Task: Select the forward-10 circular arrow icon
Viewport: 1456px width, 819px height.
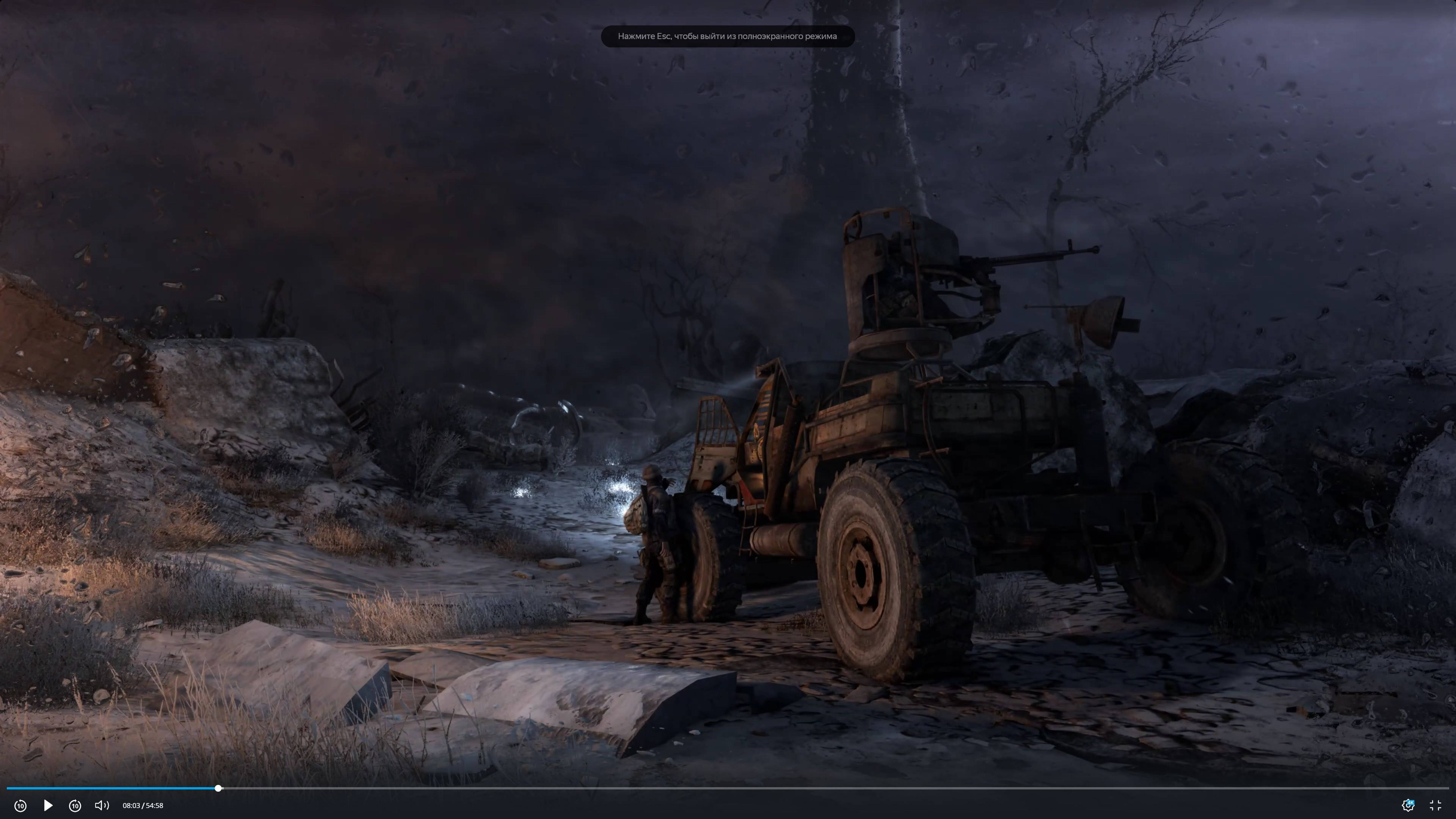Action: pyautogui.click(x=75, y=805)
